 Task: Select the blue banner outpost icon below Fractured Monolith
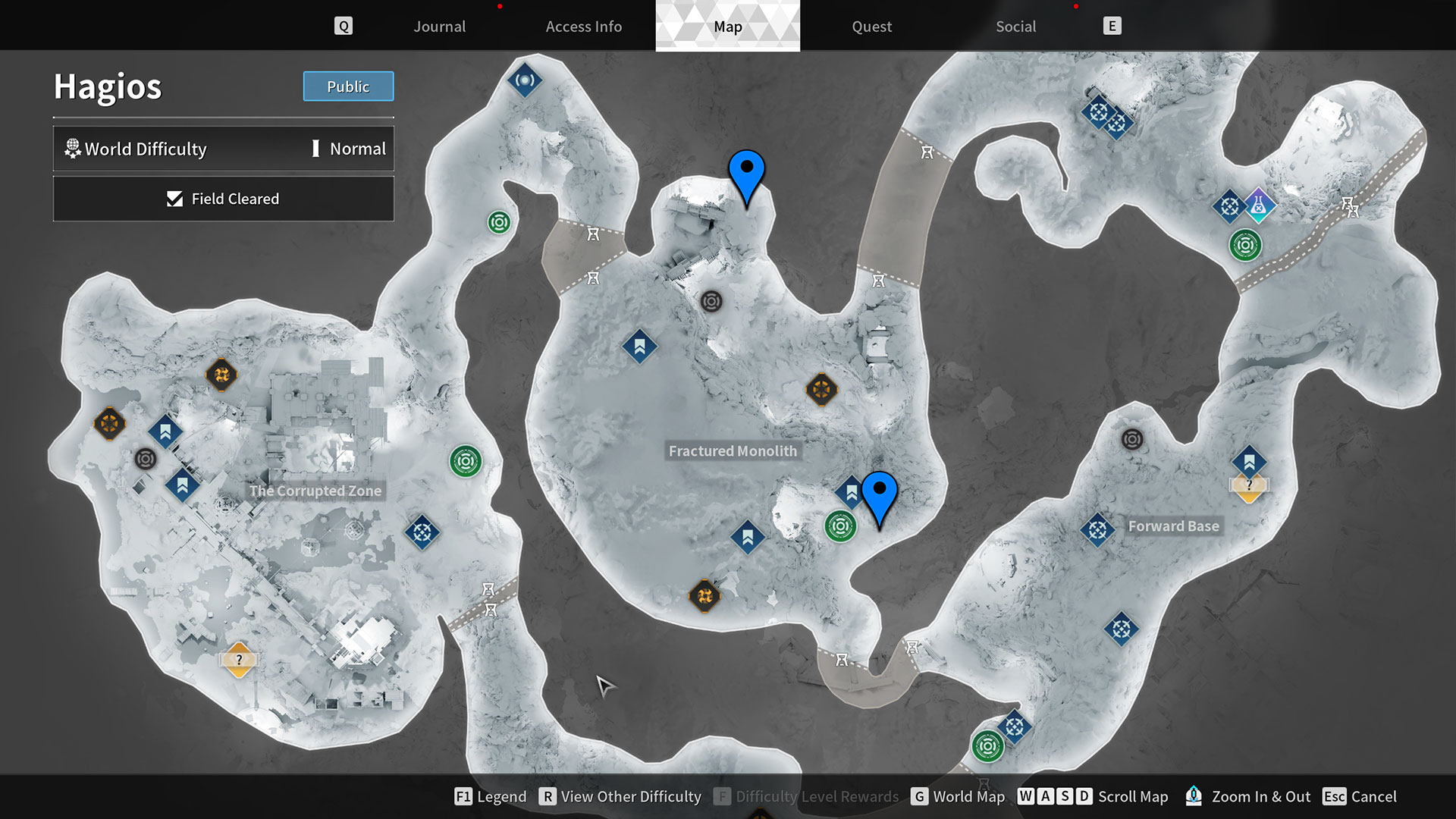point(747,537)
